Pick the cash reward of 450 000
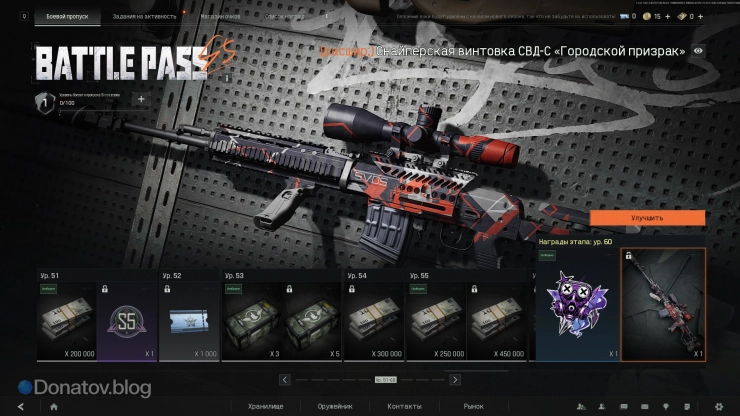The image size is (740, 416). pyautogui.click(x=497, y=320)
